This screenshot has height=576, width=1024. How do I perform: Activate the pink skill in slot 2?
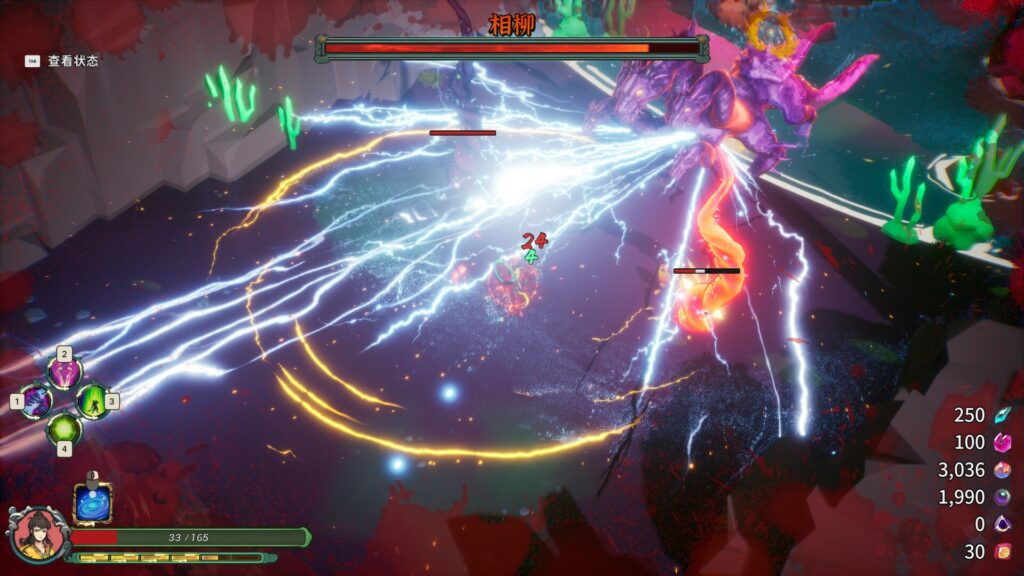[x=65, y=374]
